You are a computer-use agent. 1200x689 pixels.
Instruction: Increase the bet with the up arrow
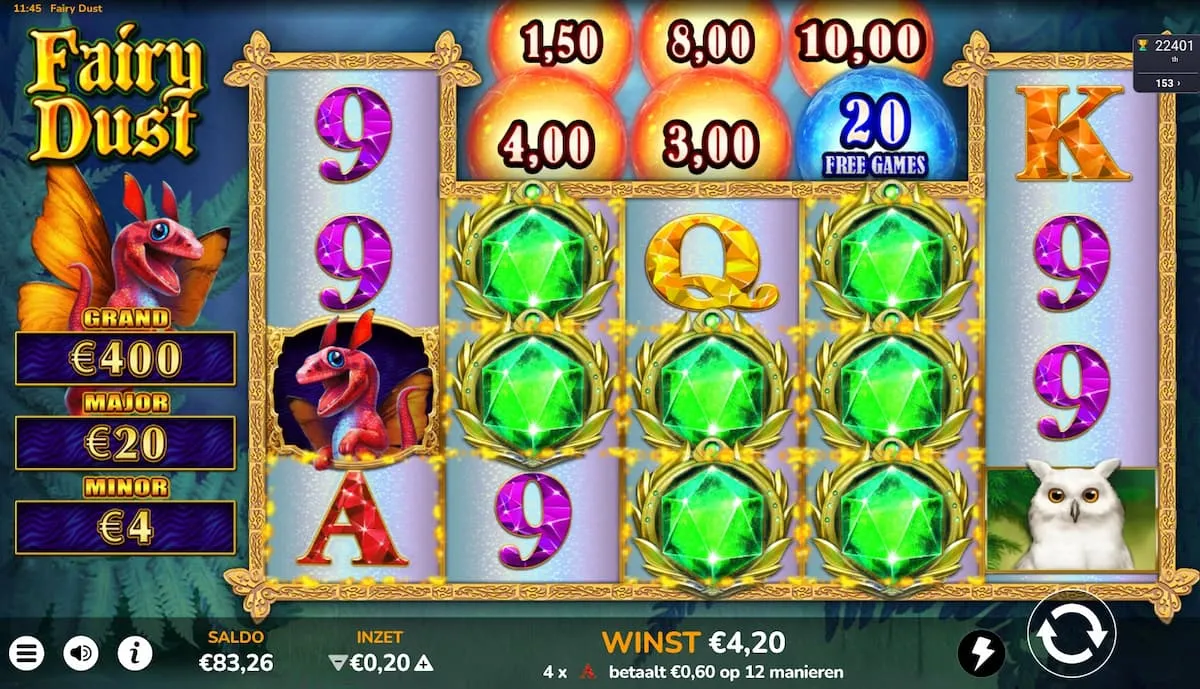[424, 662]
